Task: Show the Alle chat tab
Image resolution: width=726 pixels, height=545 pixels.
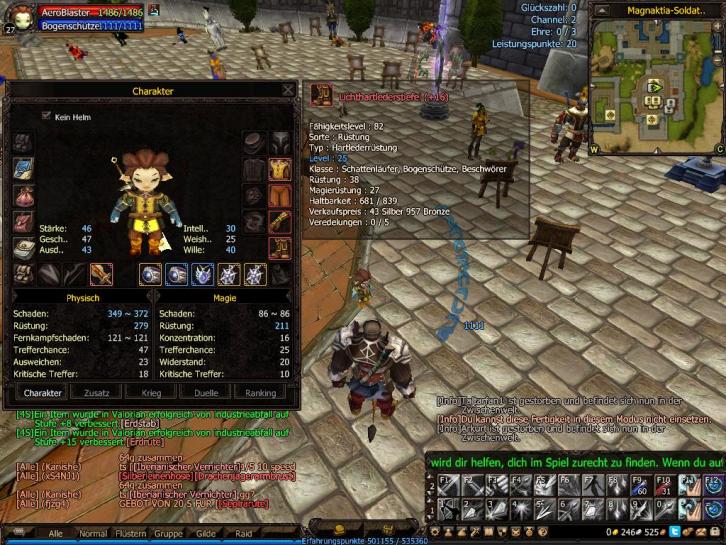Action: (56, 533)
